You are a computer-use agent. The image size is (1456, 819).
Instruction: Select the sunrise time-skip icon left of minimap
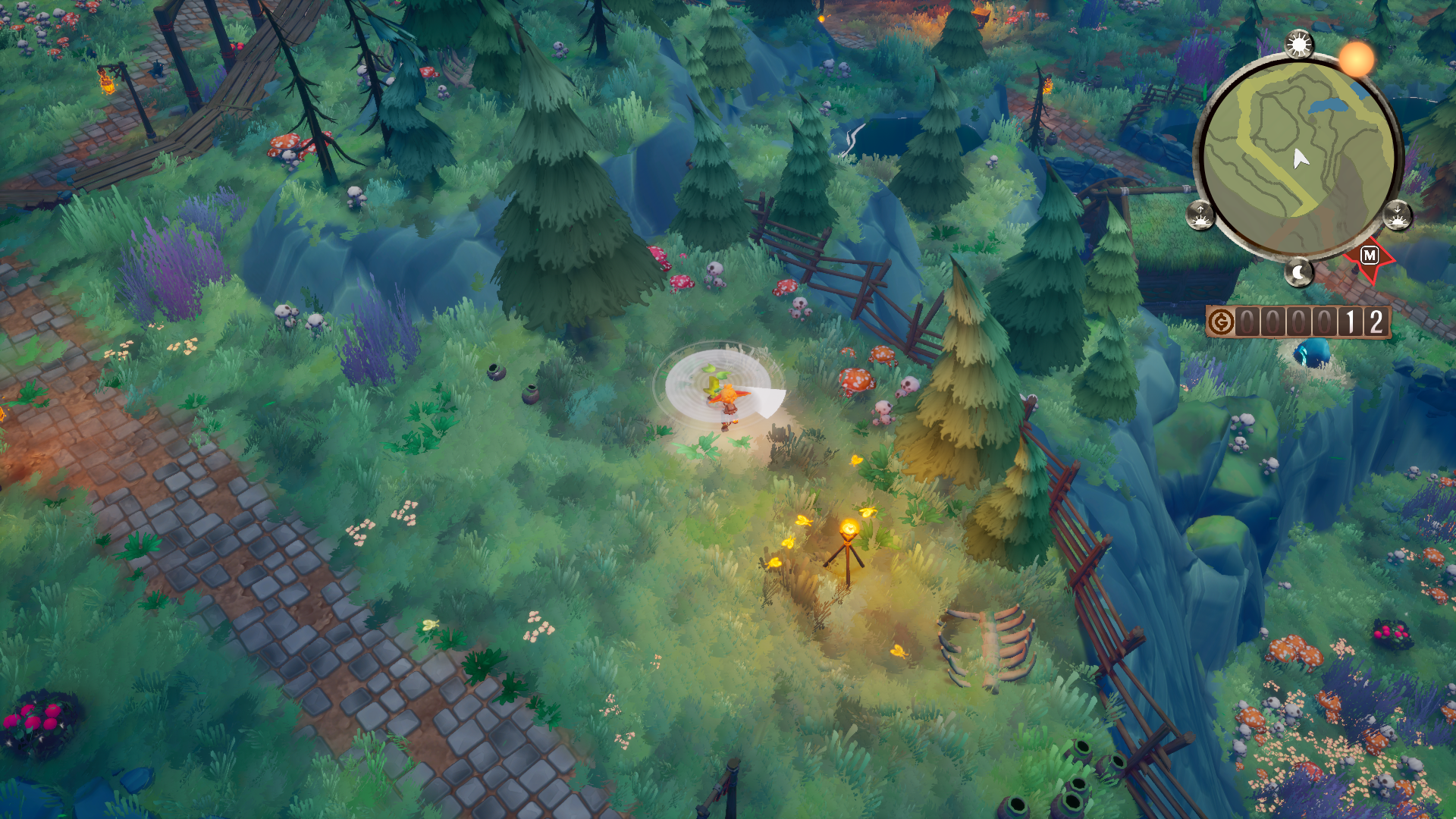[1201, 215]
